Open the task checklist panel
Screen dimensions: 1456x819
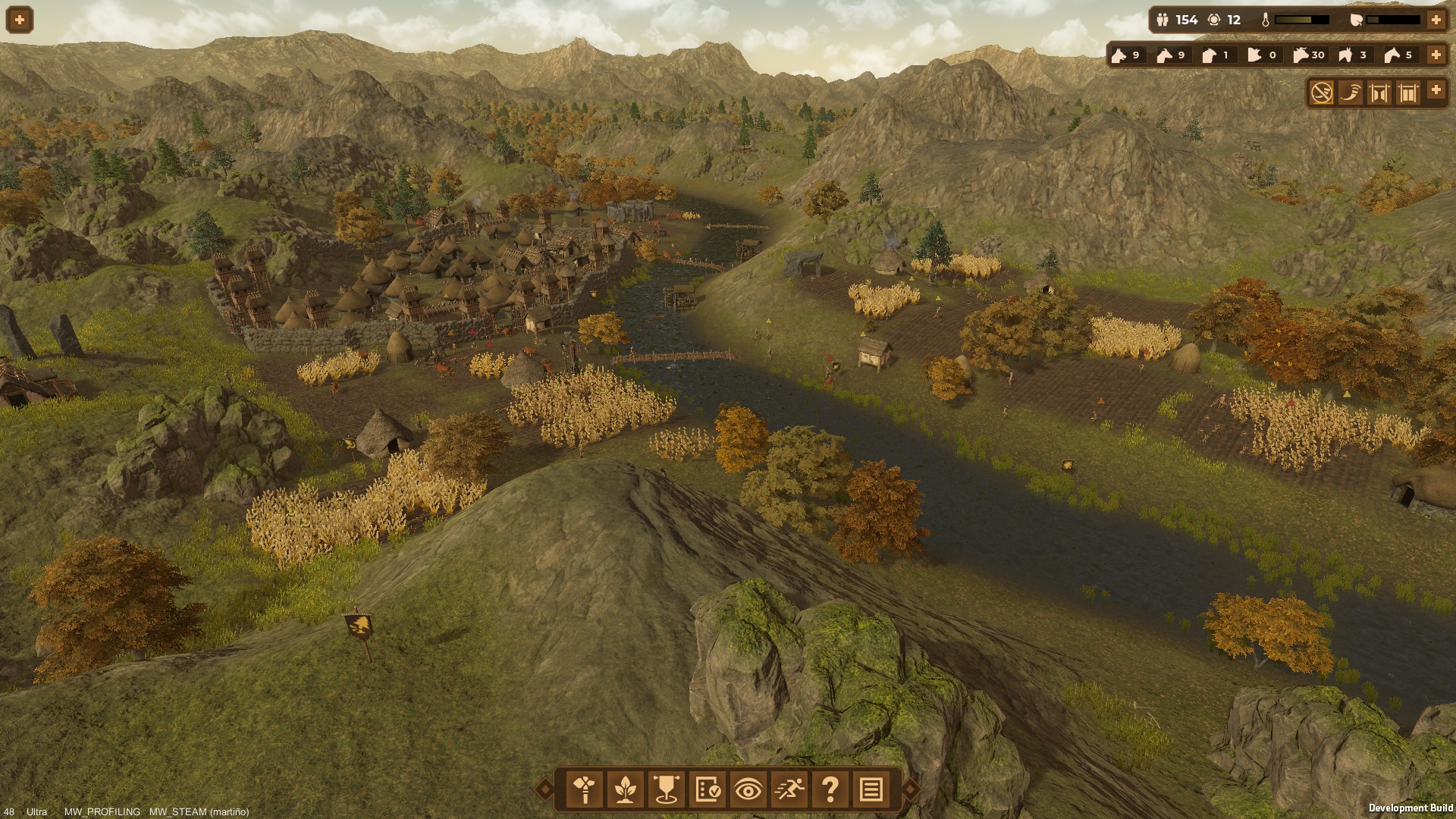(x=708, y=789)
